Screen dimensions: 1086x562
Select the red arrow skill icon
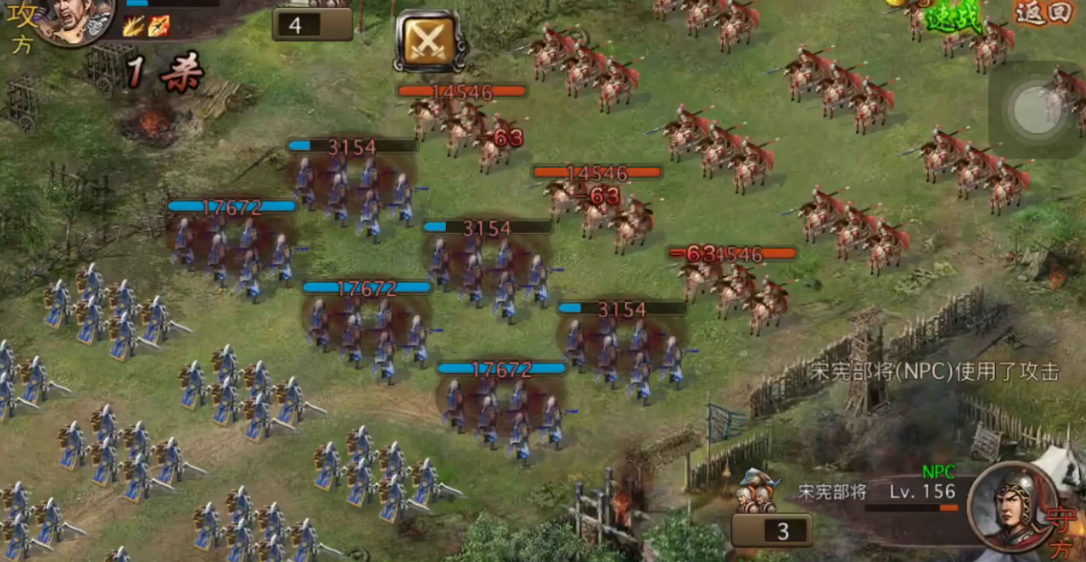pyautogui.click(x=159, y=26)
